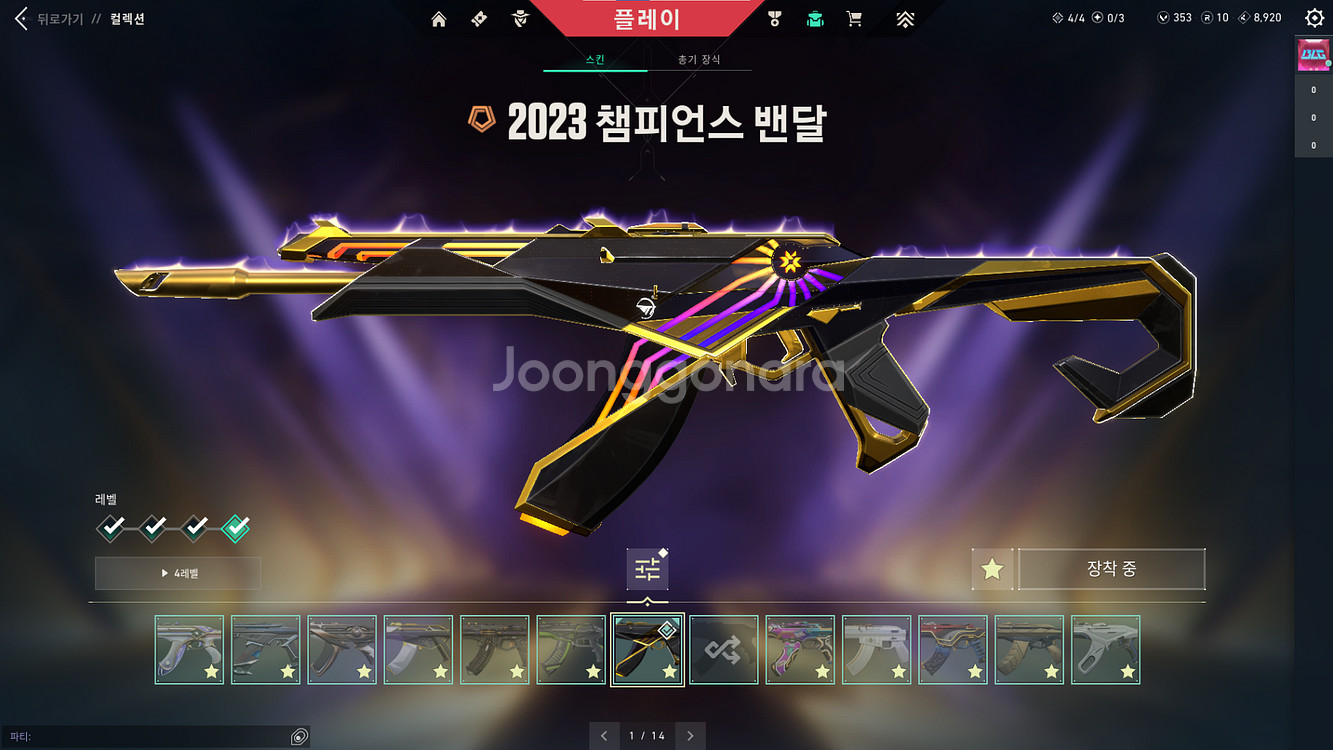Viewport: 1333px width, 750px height.
Task: Open the variant selector below the Vandal
Action: point(647,567)
